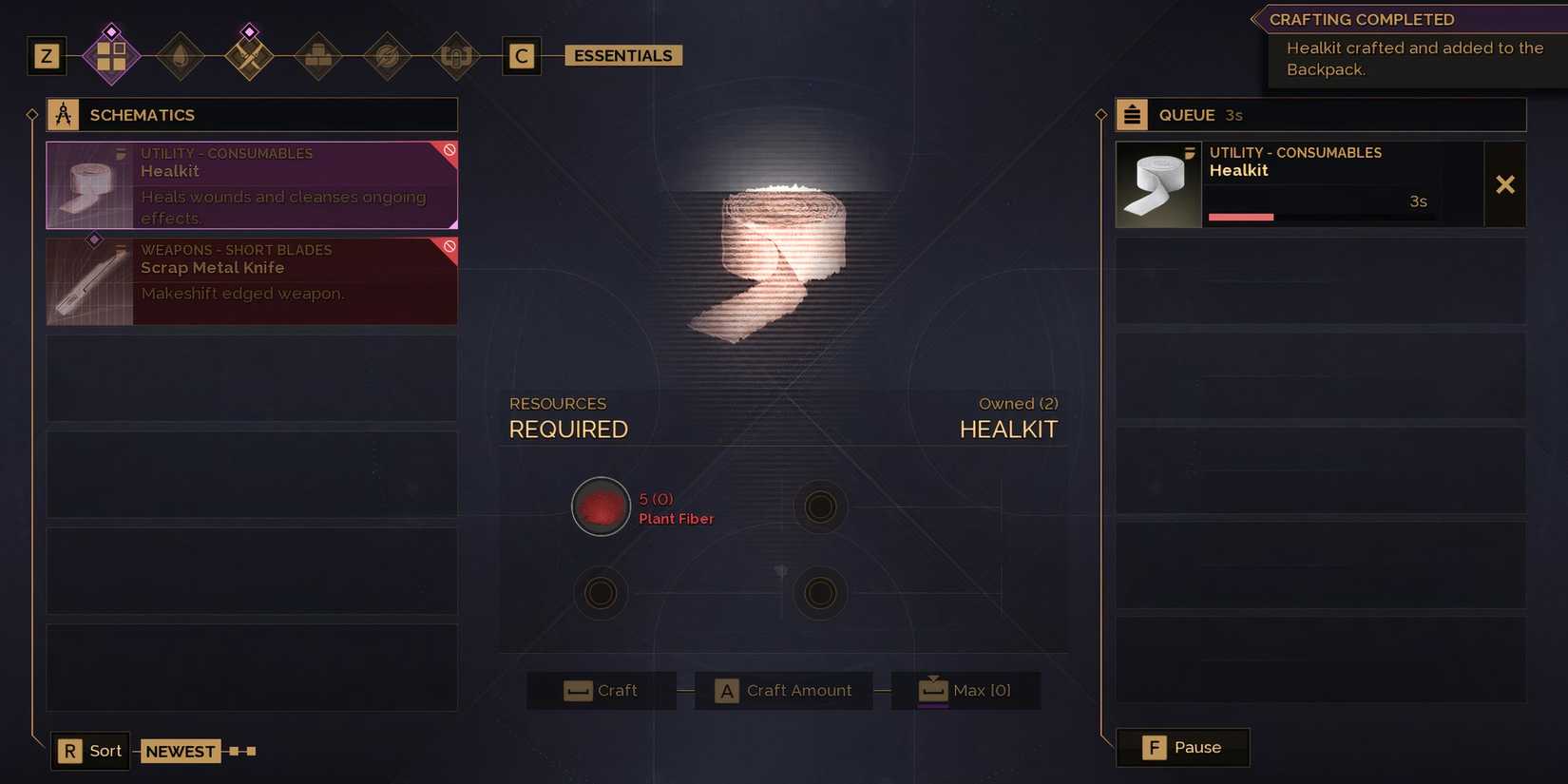
Task: Click Max to queue maximum Healkits
Action: click(x=966, y=690)
